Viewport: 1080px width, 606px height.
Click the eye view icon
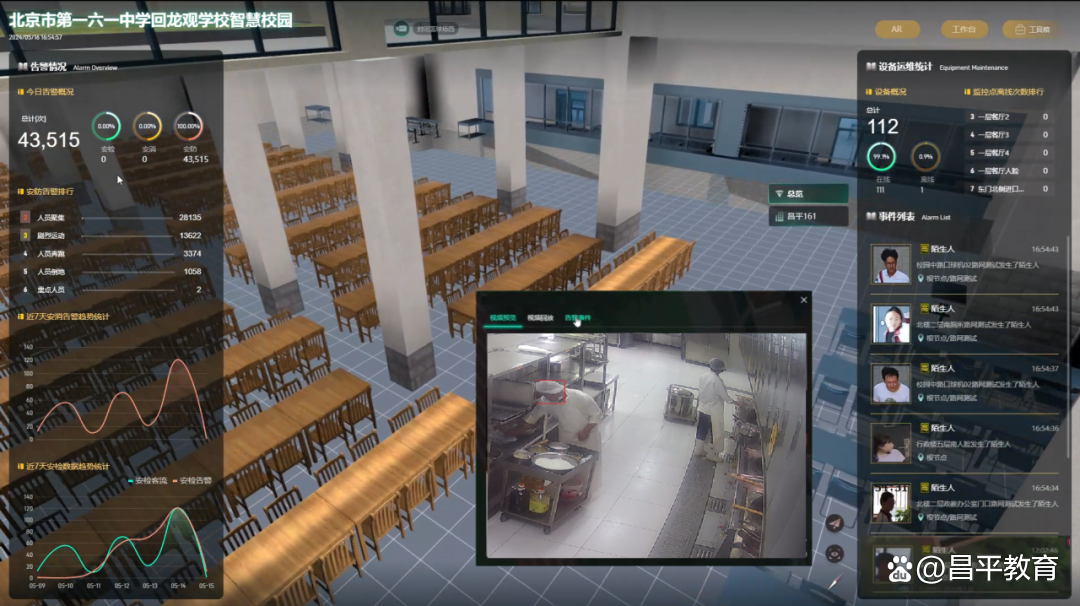click(x=835, y=552)
